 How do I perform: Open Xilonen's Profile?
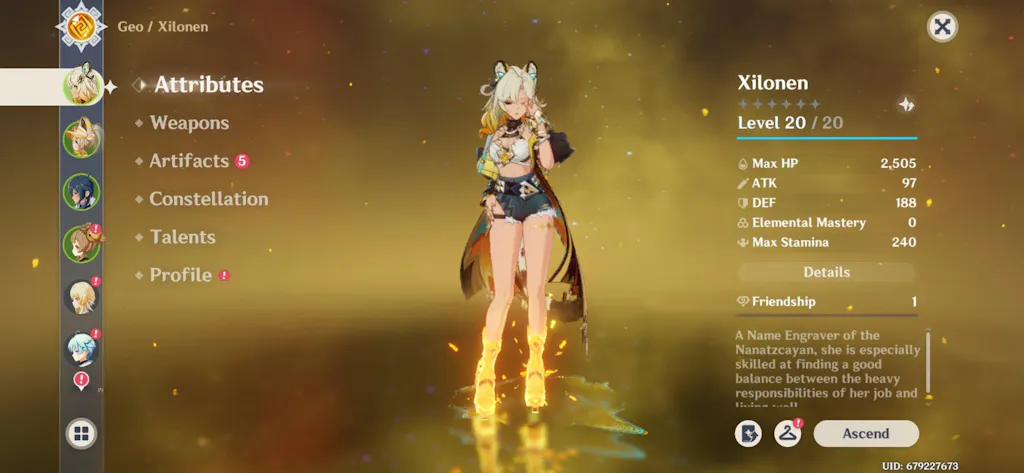pos(180,275)
